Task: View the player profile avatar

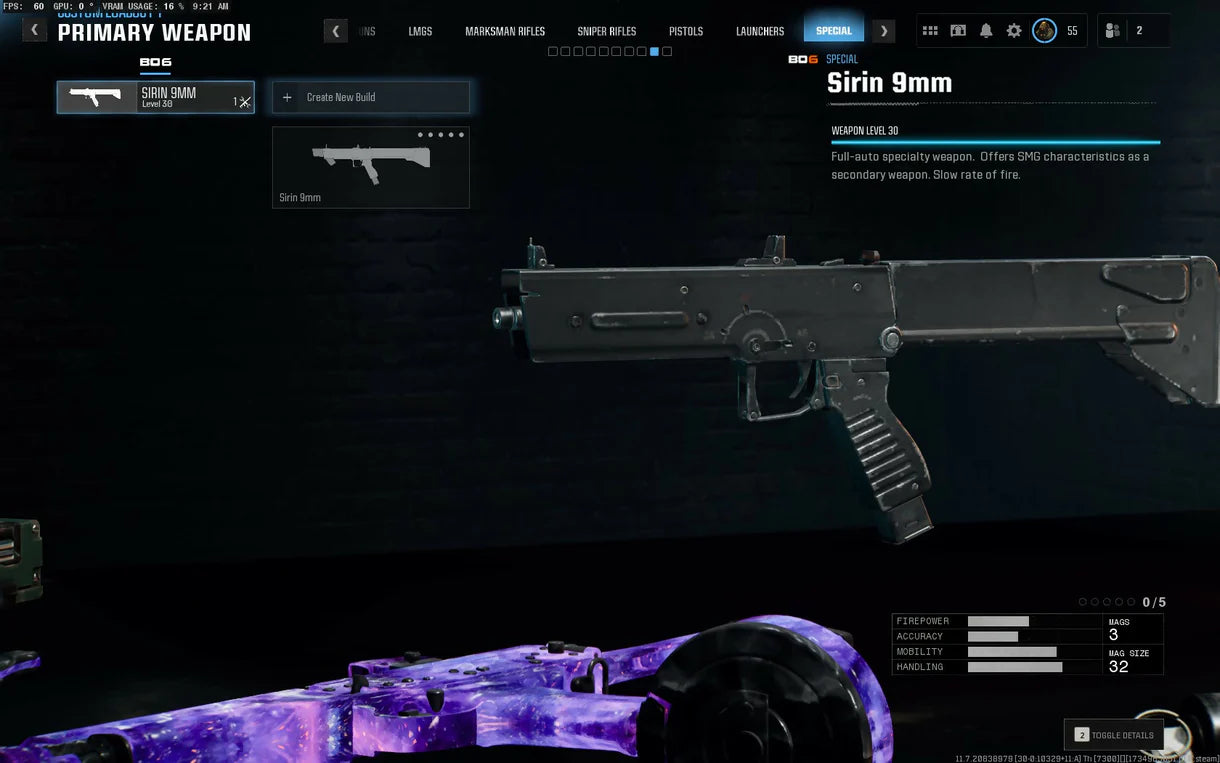Action: [x=1044, y=31]
